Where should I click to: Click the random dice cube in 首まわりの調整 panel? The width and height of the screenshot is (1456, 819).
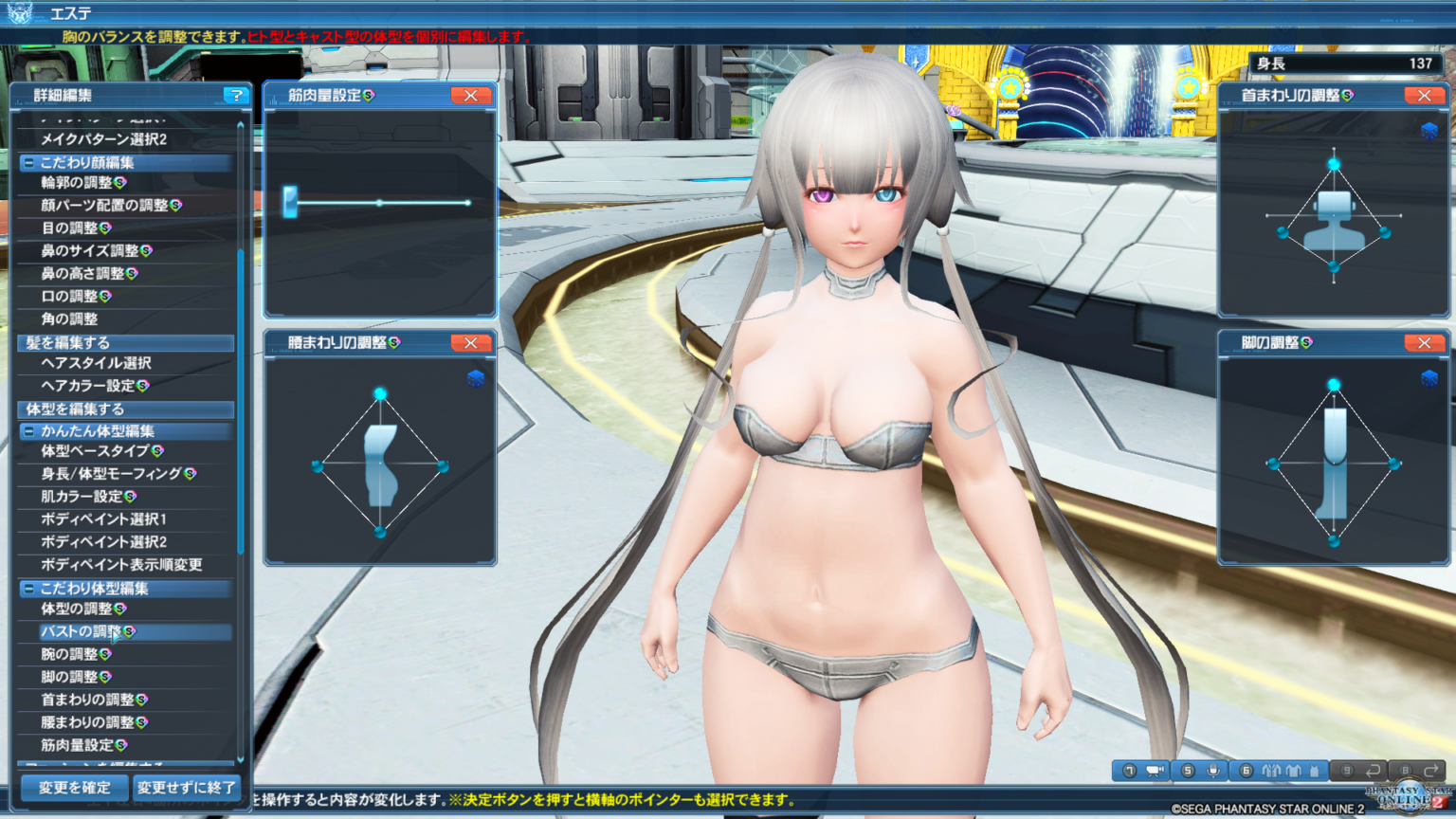[1429, 130]
